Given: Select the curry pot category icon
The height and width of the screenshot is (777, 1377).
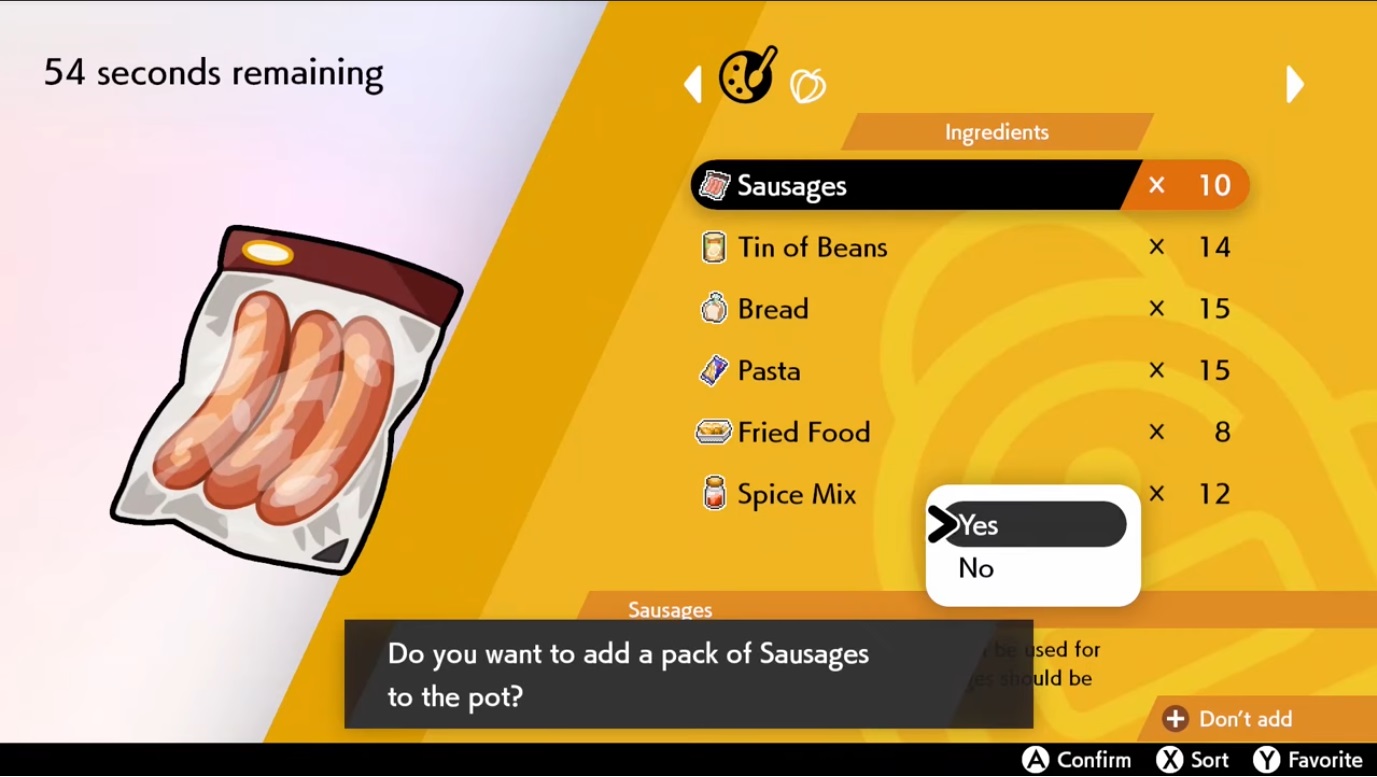Looking at the screenshot, I should pos(746,77).
